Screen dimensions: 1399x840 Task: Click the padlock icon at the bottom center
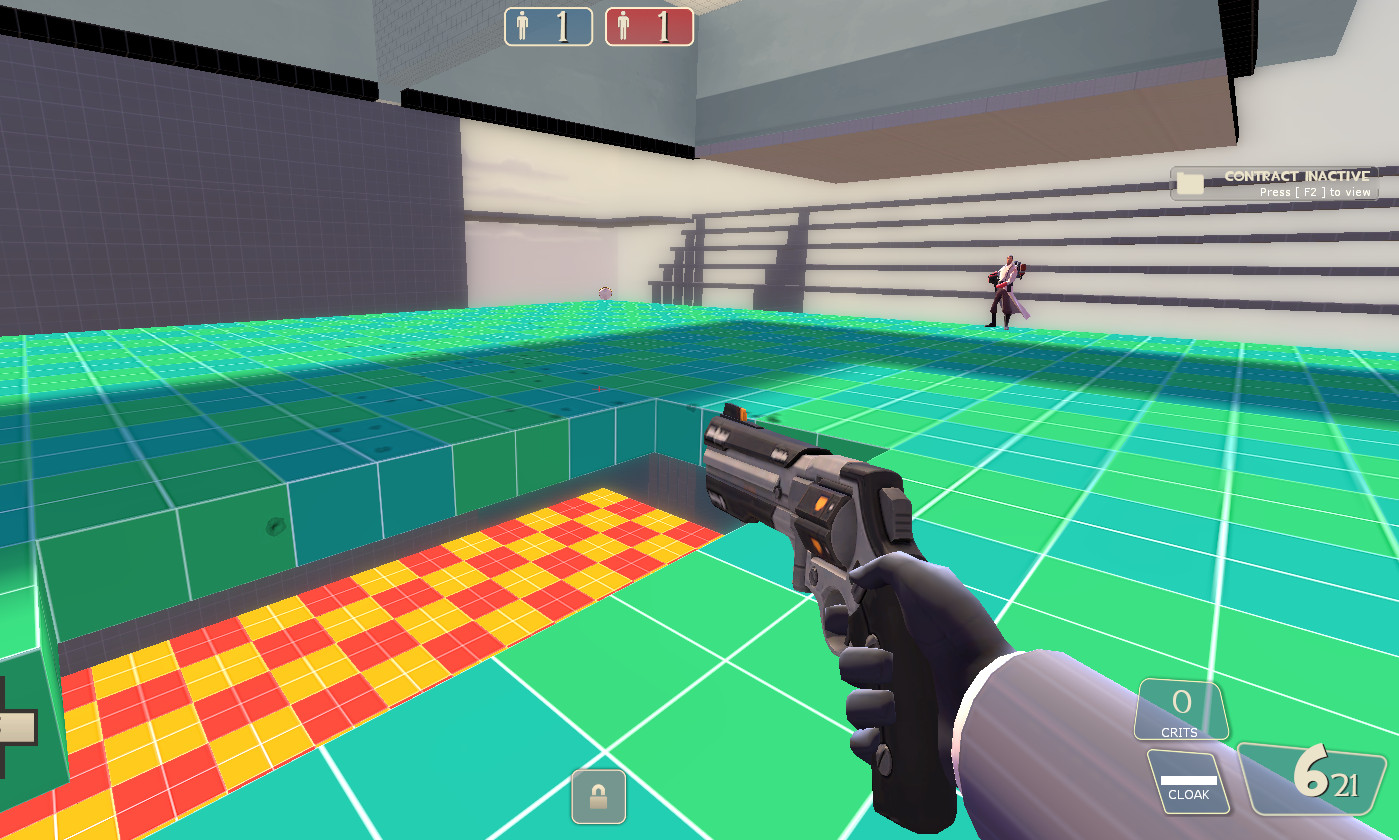tap(599, 797)
